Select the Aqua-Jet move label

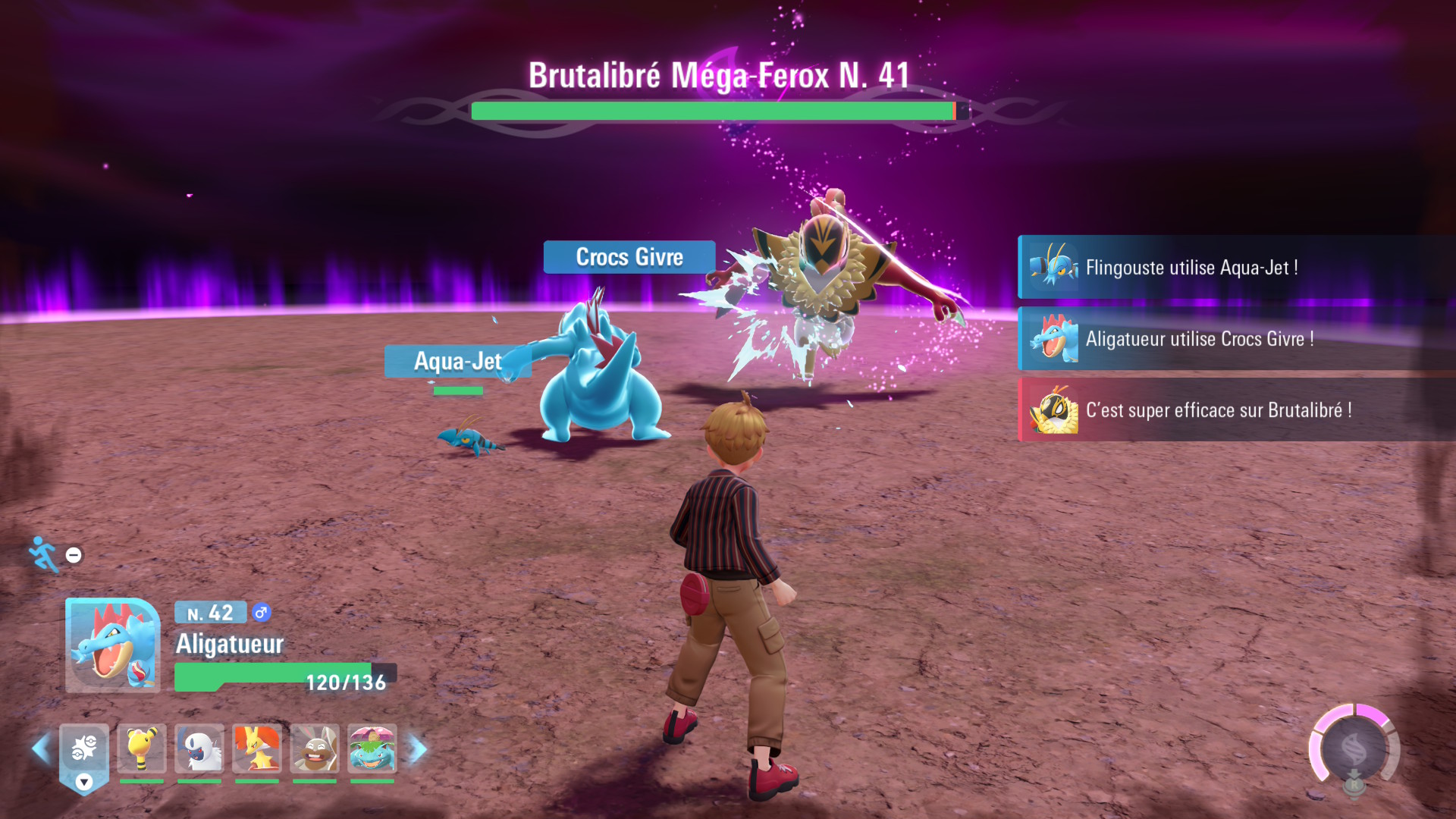point(457,362)
